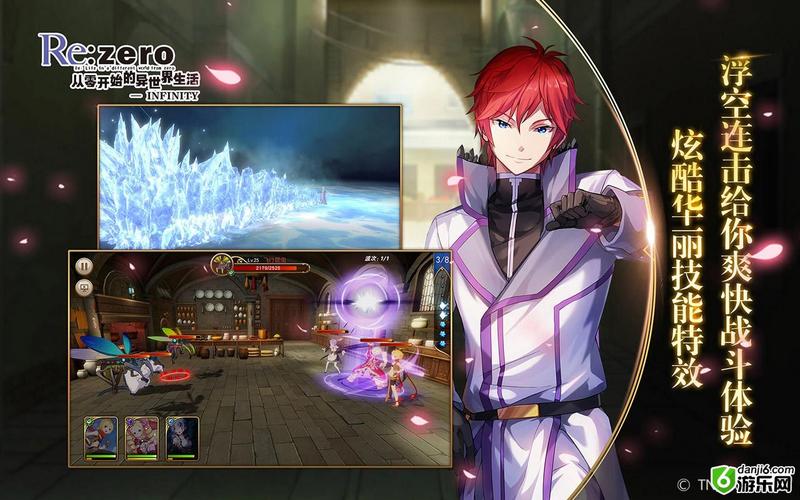Tap the monitor icon below pause

(85, 287)
